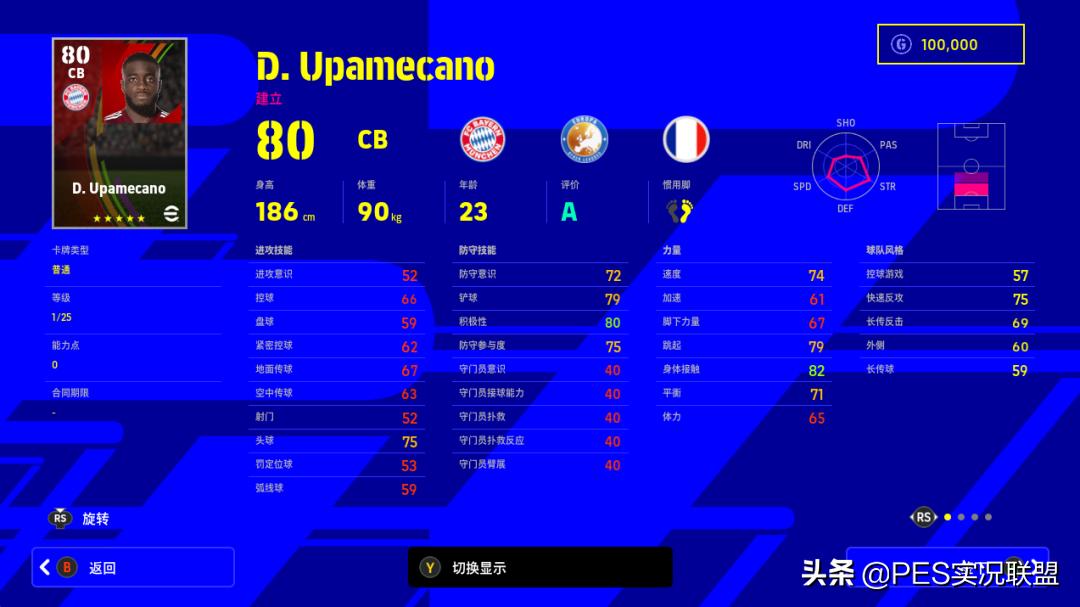The height and width of the screenshot is (607, 1080).
Task: Open the ability radar chart
Action: coord(845,166)
